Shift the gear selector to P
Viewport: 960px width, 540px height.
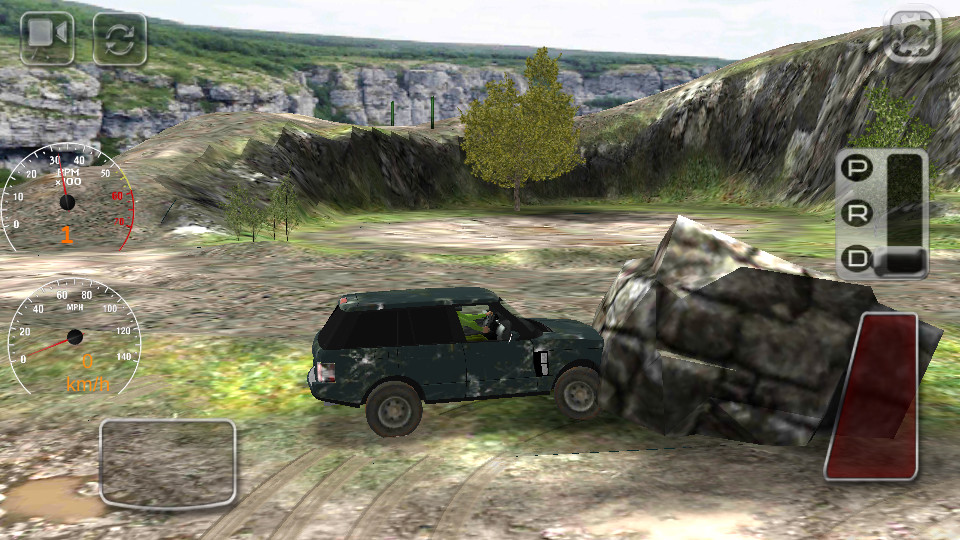coord(856,168)
